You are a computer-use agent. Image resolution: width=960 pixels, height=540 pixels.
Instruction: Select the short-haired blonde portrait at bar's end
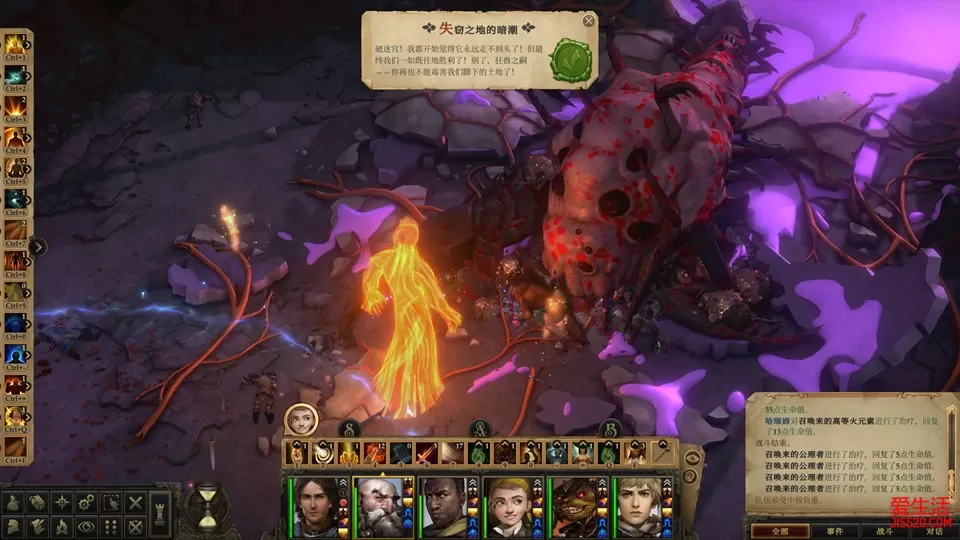(x=634, y=506)
